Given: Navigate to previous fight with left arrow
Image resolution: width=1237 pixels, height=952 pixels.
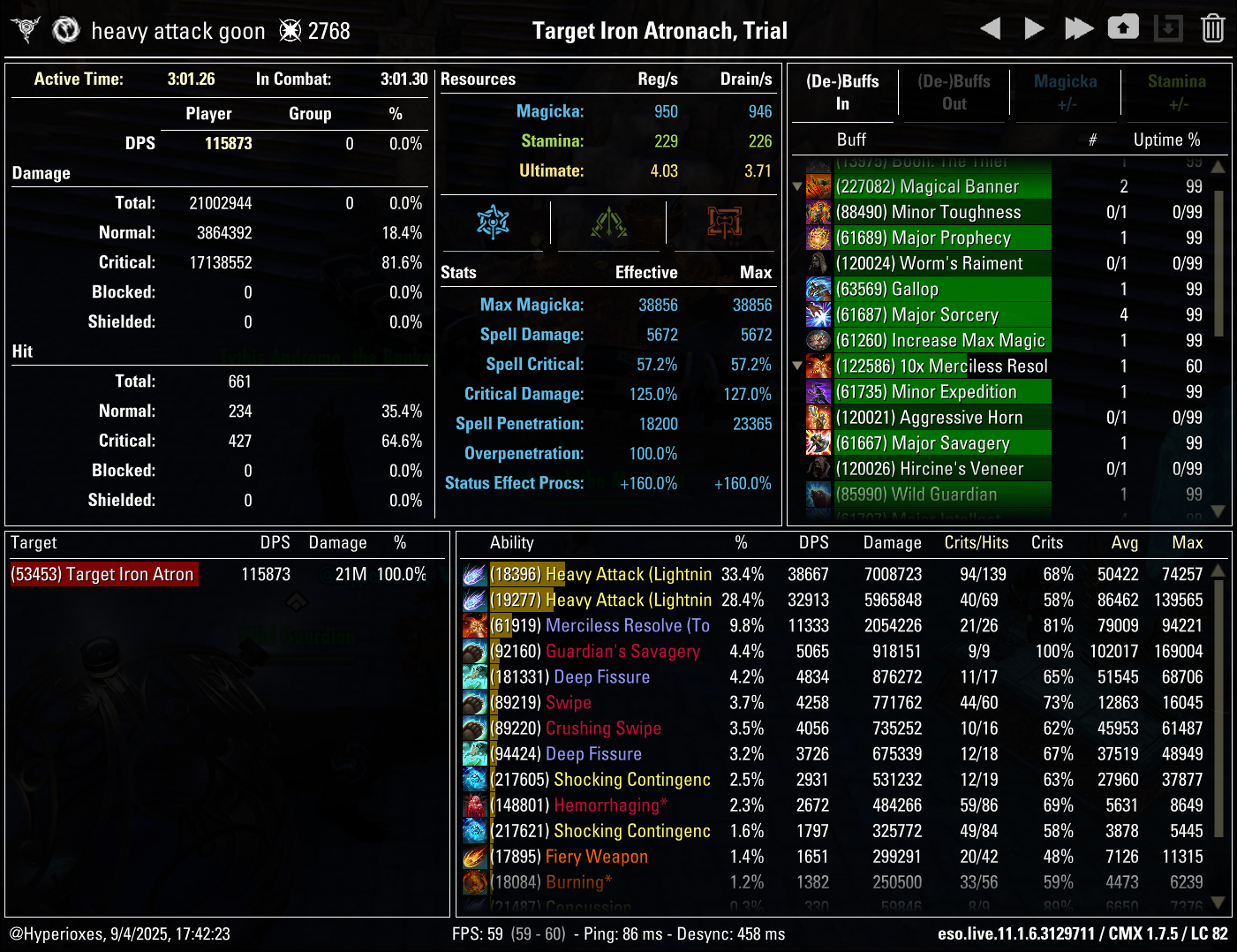Looking at the screenshot, I should 990,27.
